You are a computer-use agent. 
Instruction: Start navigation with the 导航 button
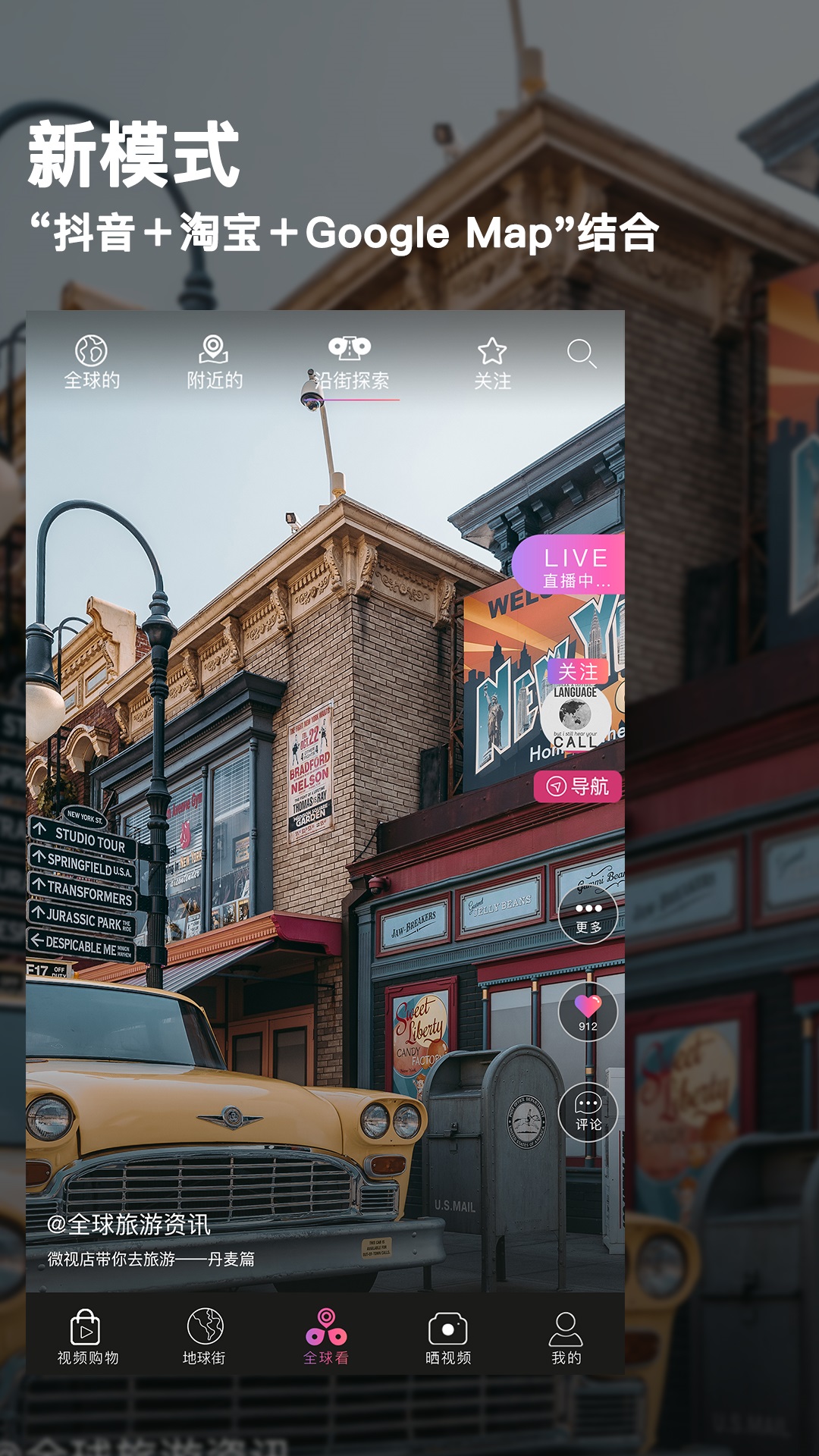[x=578, y=786]
